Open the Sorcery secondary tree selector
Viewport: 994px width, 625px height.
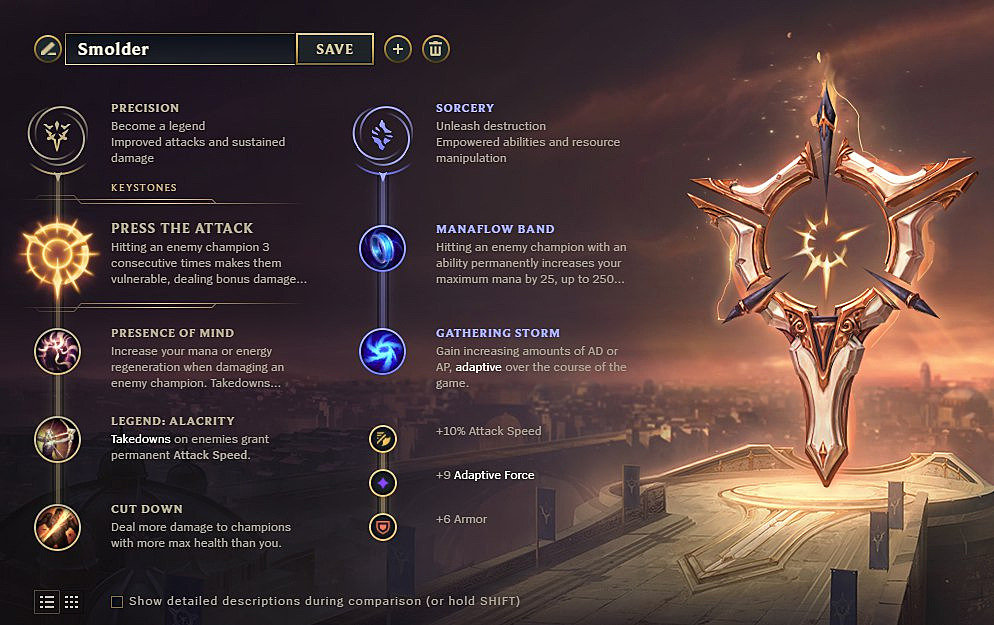(382, 132)
